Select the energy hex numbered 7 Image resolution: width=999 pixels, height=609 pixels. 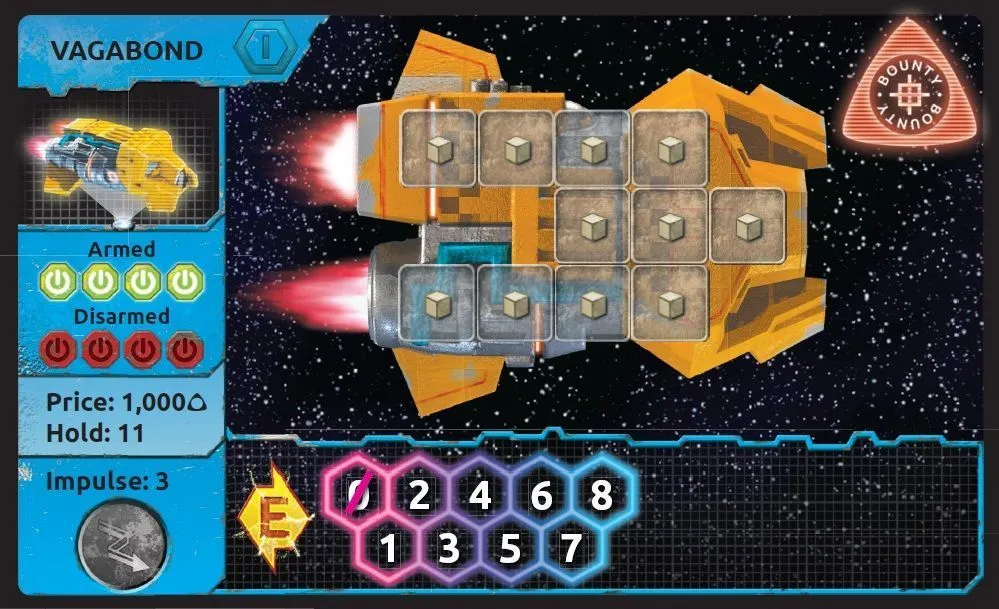pos(571,548)
